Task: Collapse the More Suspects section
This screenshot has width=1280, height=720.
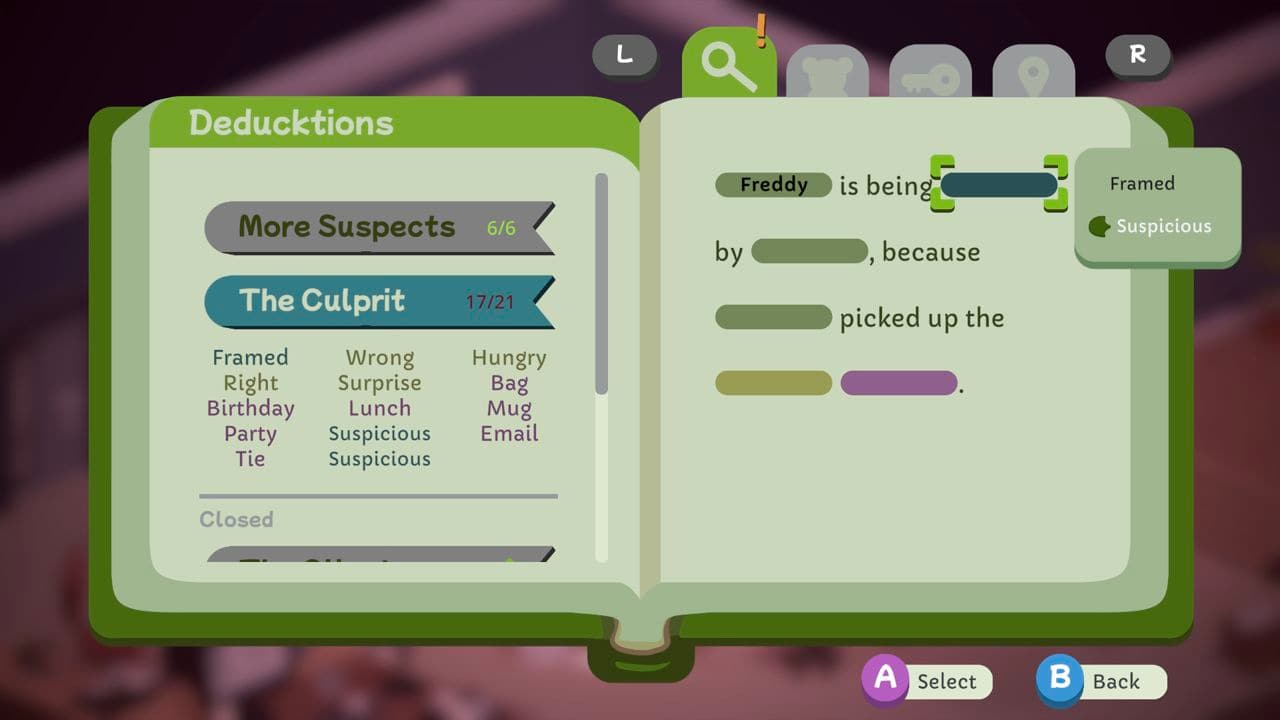Action: (378, 227)
